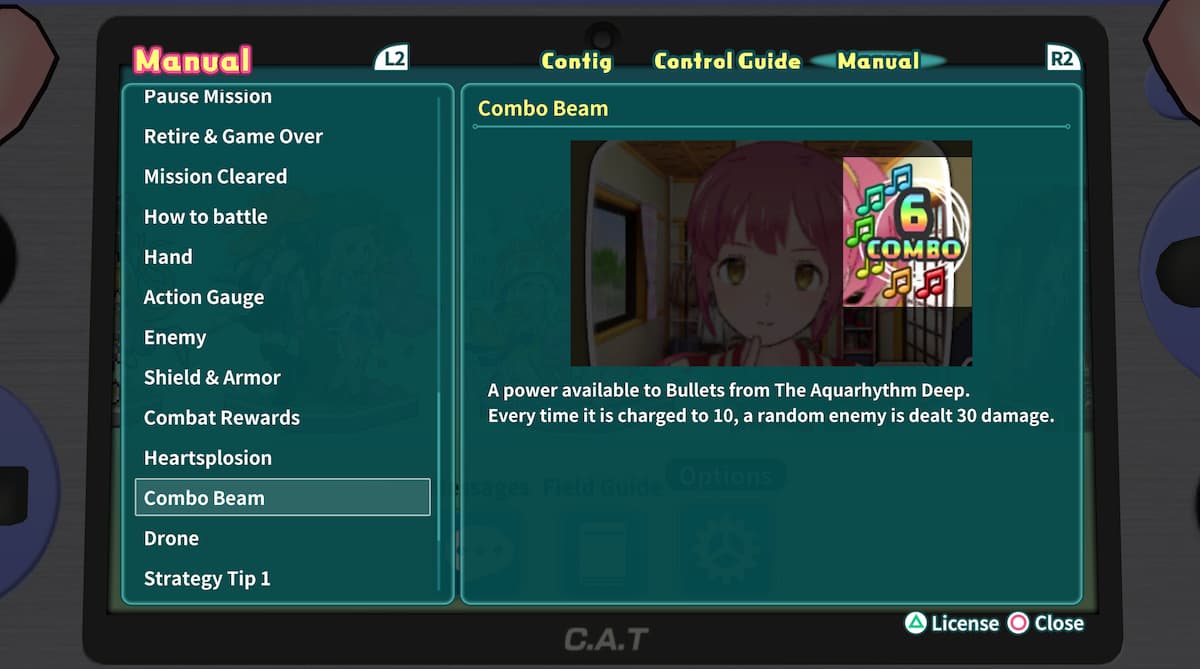The image size is (1200, 669).
Task: Select the Shield & Armor entry
Action: tap(212, 377)
